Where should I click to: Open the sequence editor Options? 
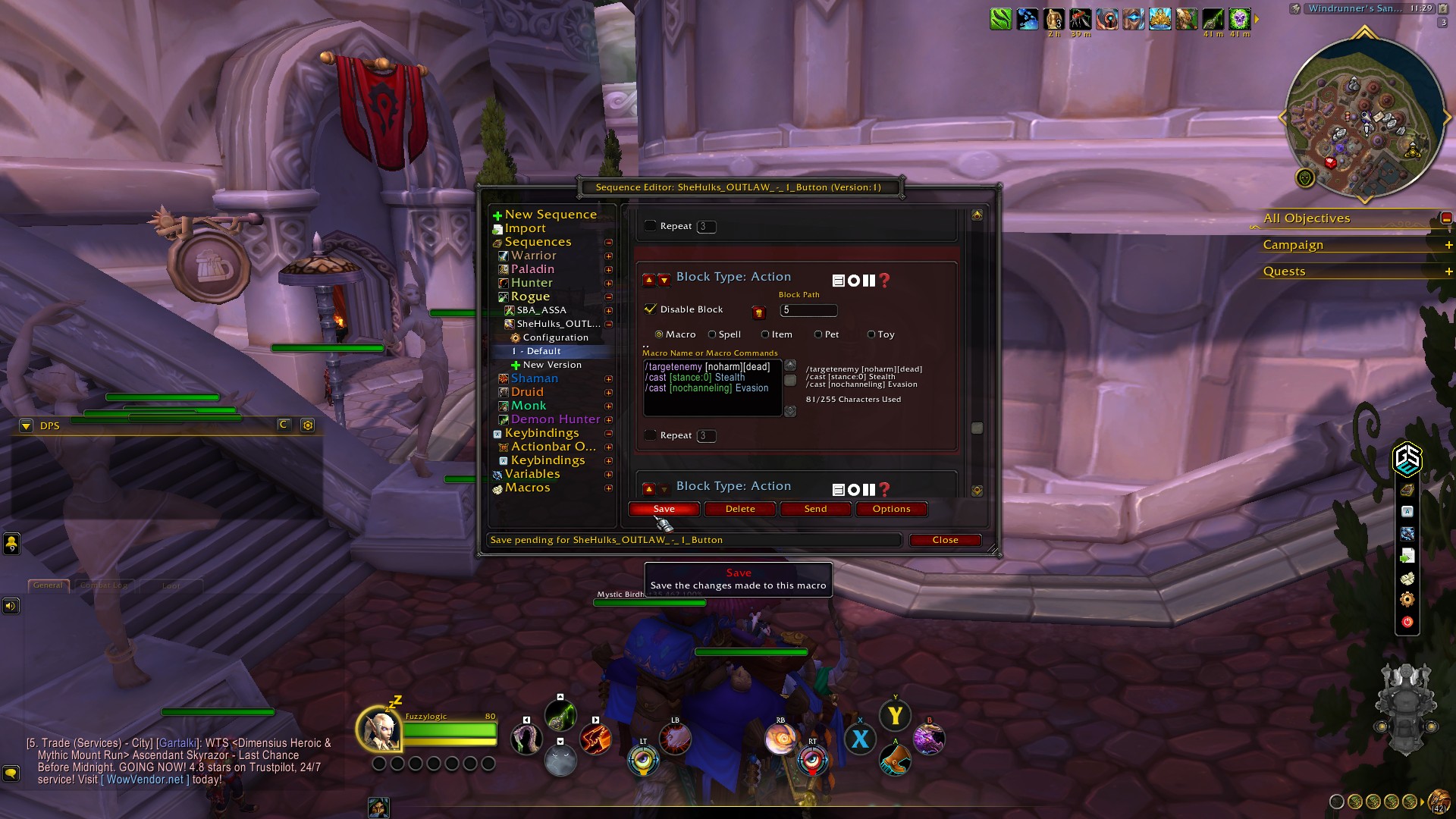[891, 509]
